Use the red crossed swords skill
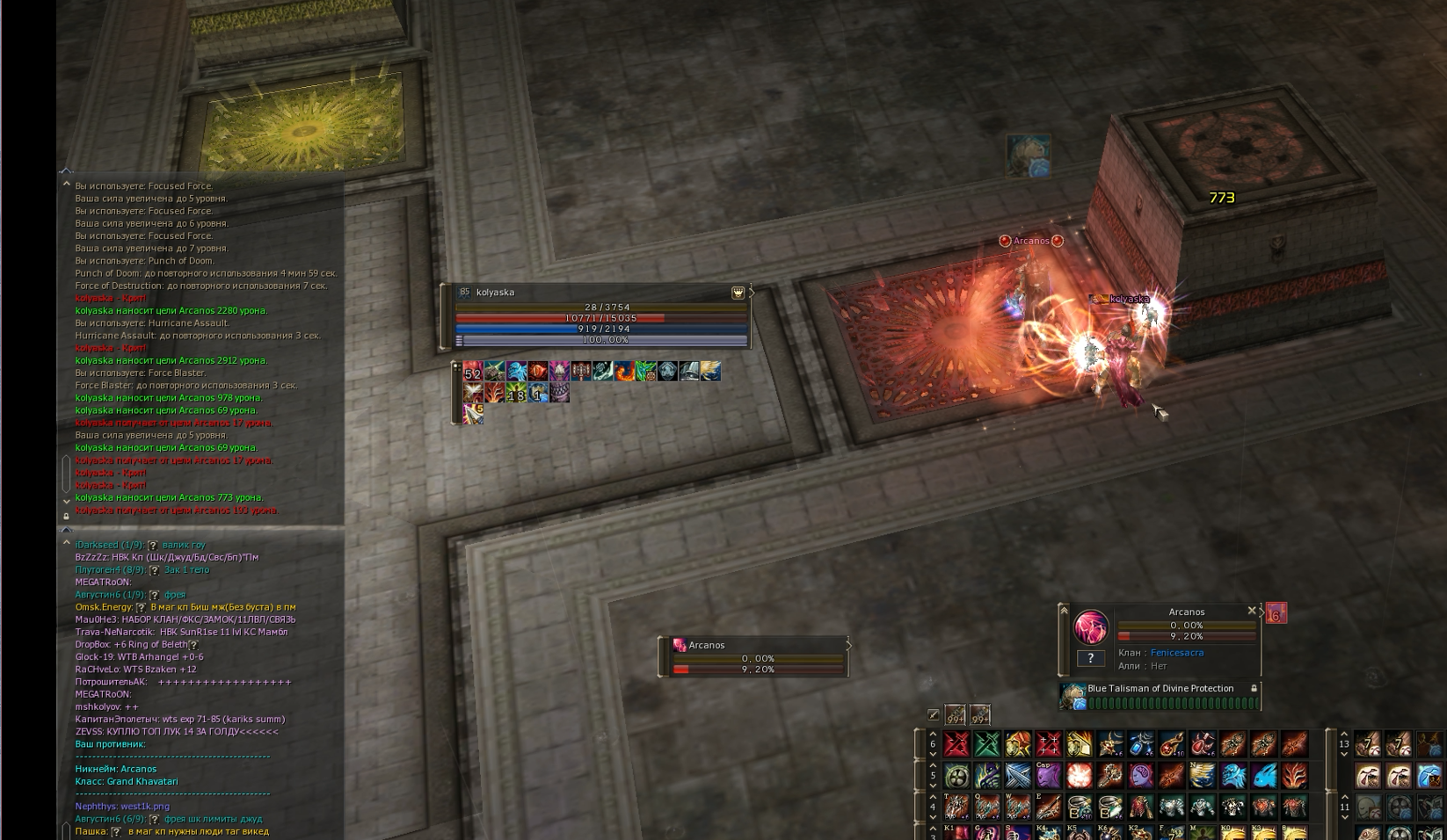This screenshot has height=840, width=1447. (956, 745)
